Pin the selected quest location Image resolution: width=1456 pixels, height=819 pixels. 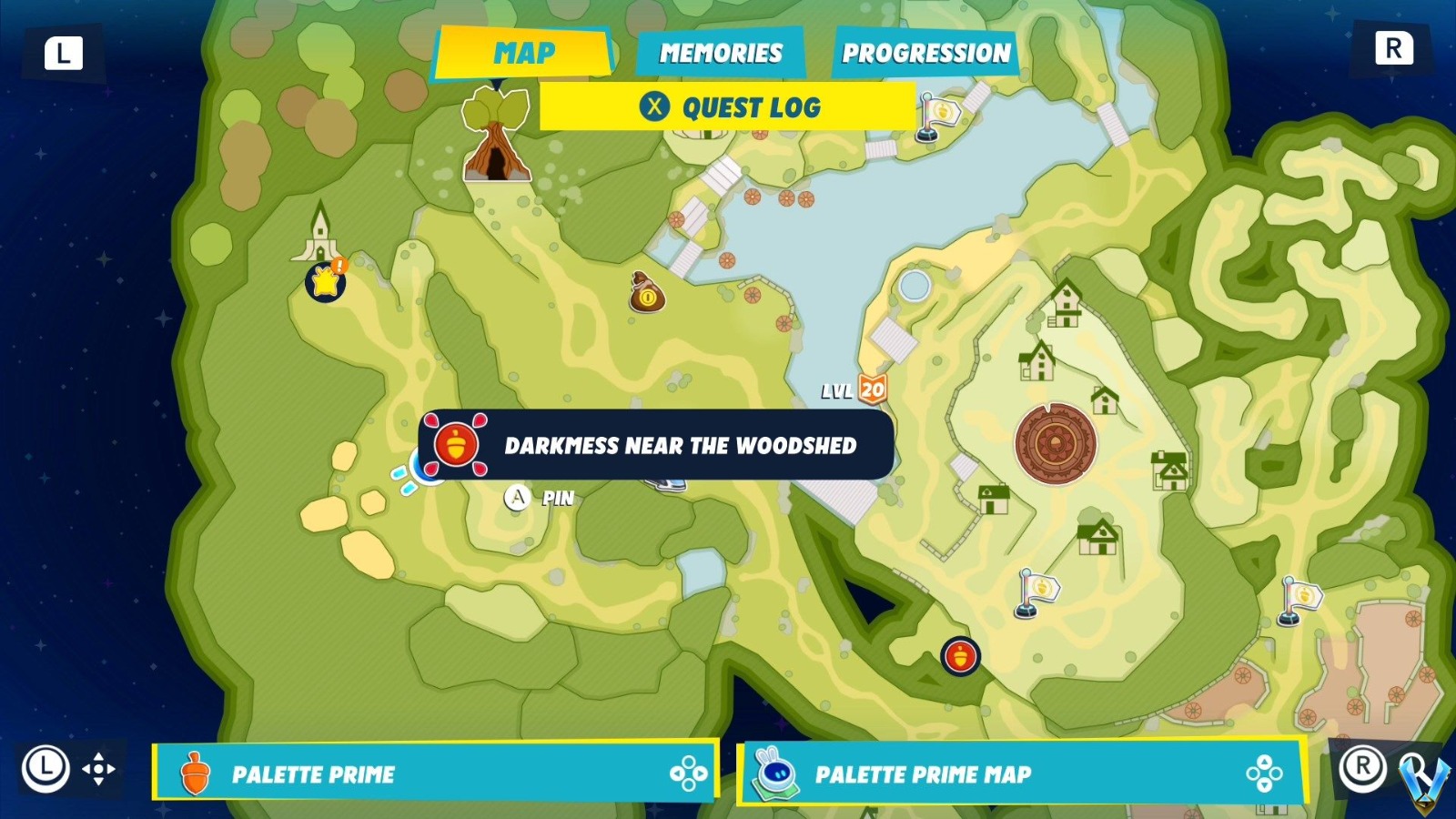click(x=518, y=498)
